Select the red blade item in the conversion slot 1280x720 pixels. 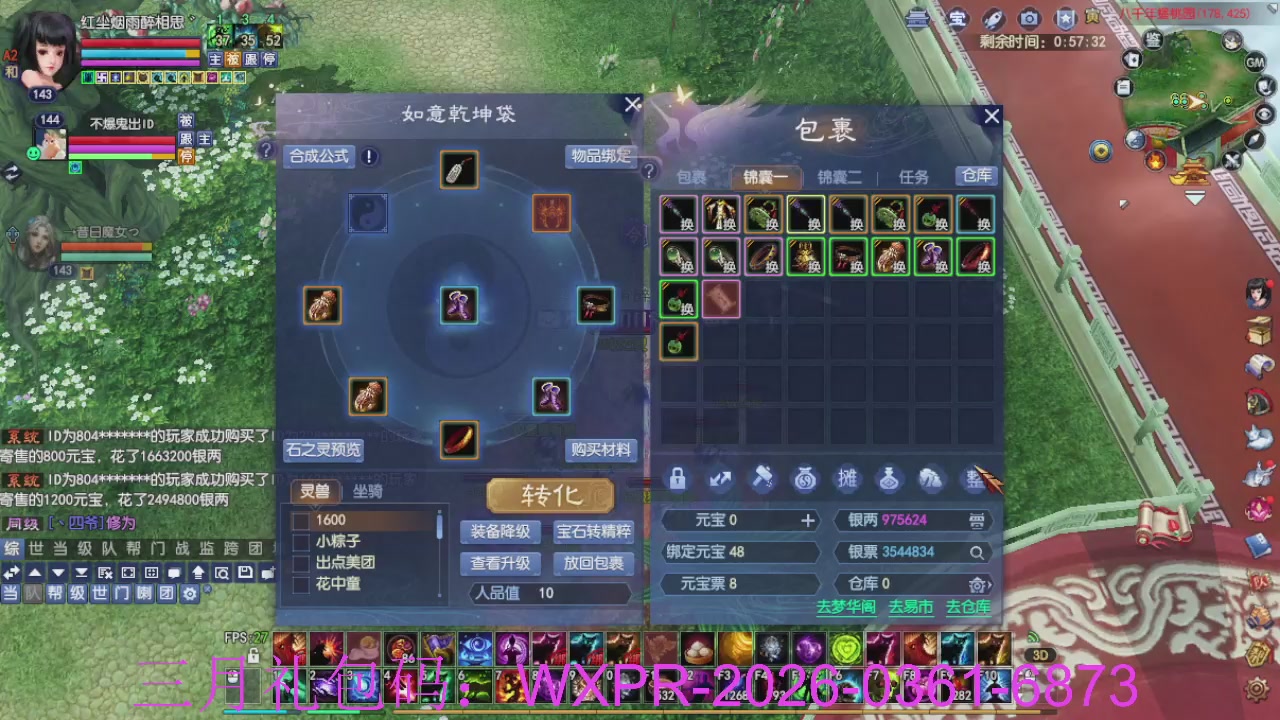(459, 441)
